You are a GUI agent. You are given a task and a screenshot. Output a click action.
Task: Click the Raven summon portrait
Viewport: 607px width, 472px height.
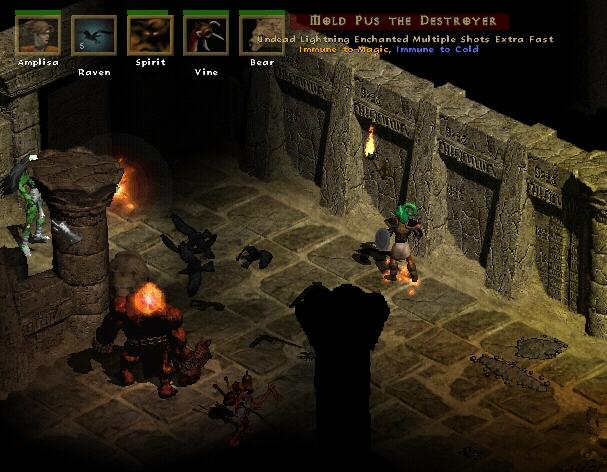tap(94, 33)
